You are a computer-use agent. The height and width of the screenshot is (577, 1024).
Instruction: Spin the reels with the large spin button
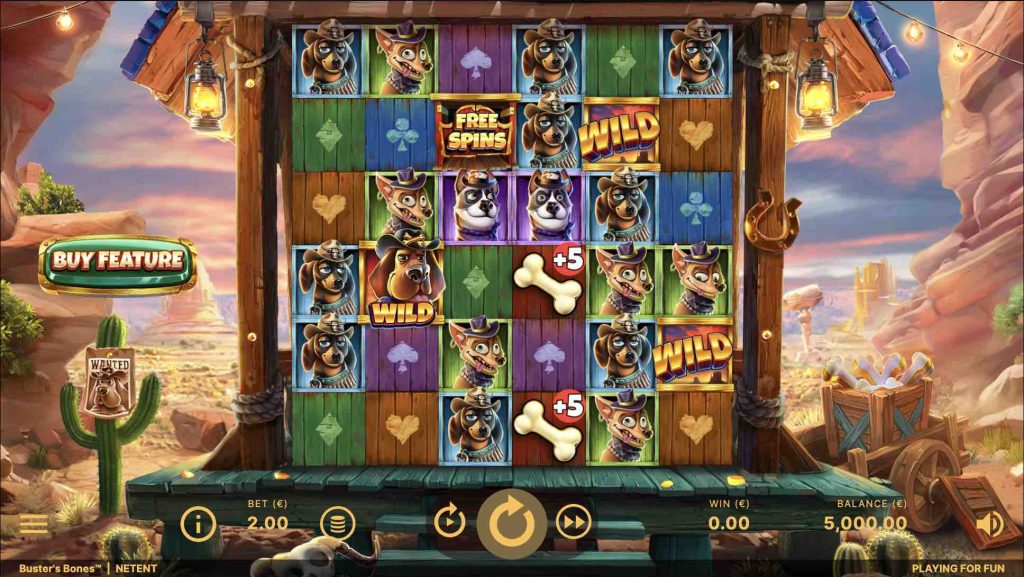pyautogui.click(x=511, y=521)
